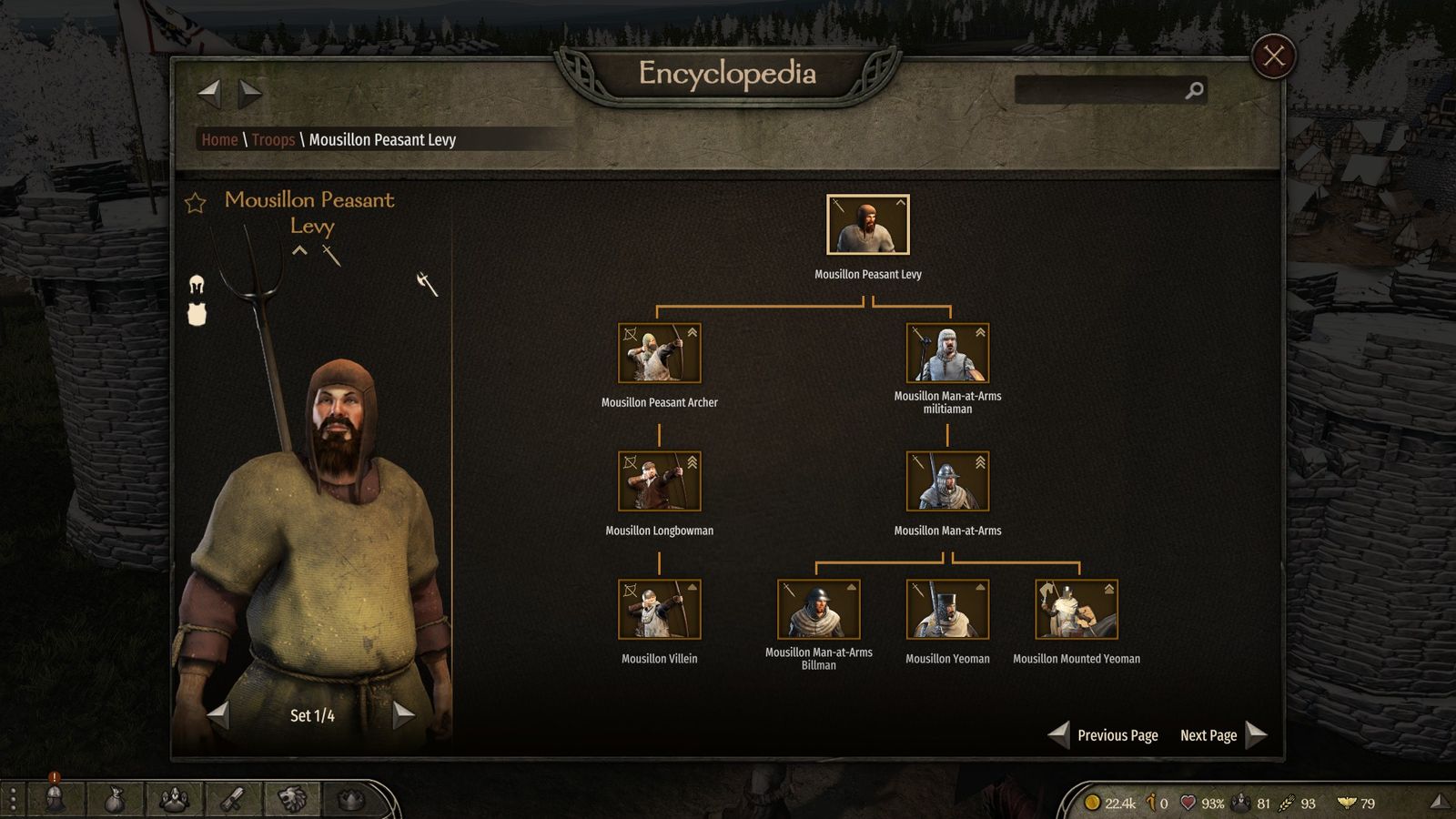Show the next equipment set
Image resolution: width=1456 pixels, height=819 pixels.
coord(403,714)
